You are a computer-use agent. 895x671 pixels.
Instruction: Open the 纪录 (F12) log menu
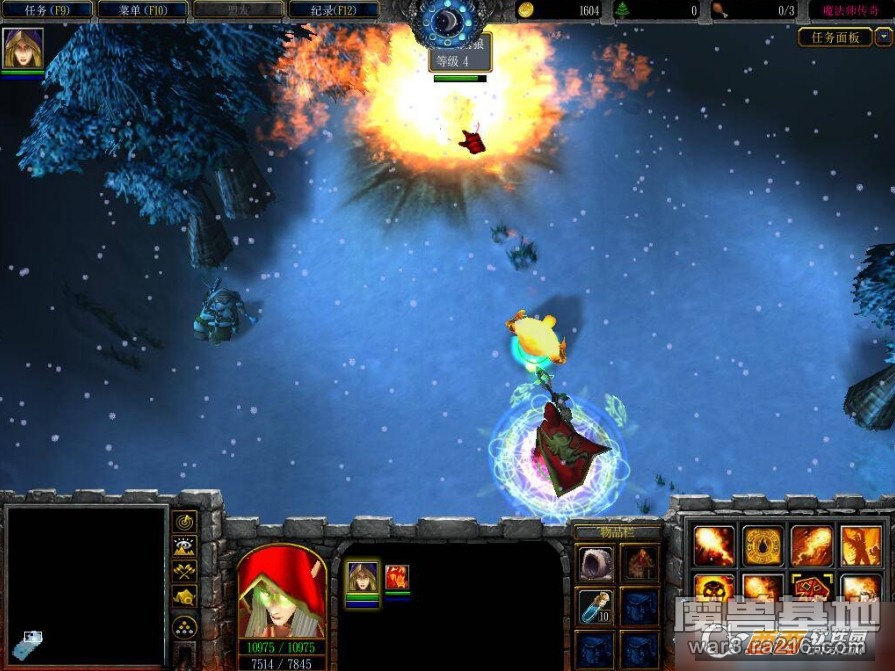(333, 10)
